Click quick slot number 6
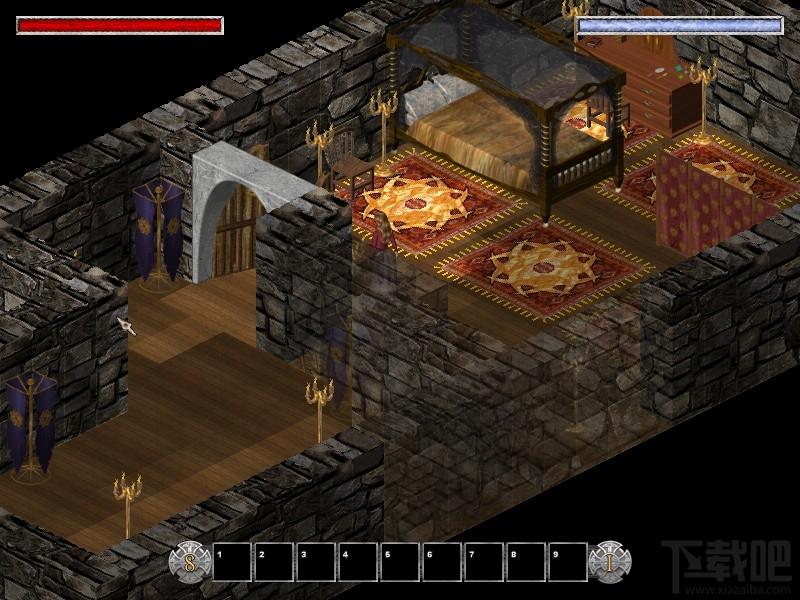 pyautogui.click(x=442, y=562)
